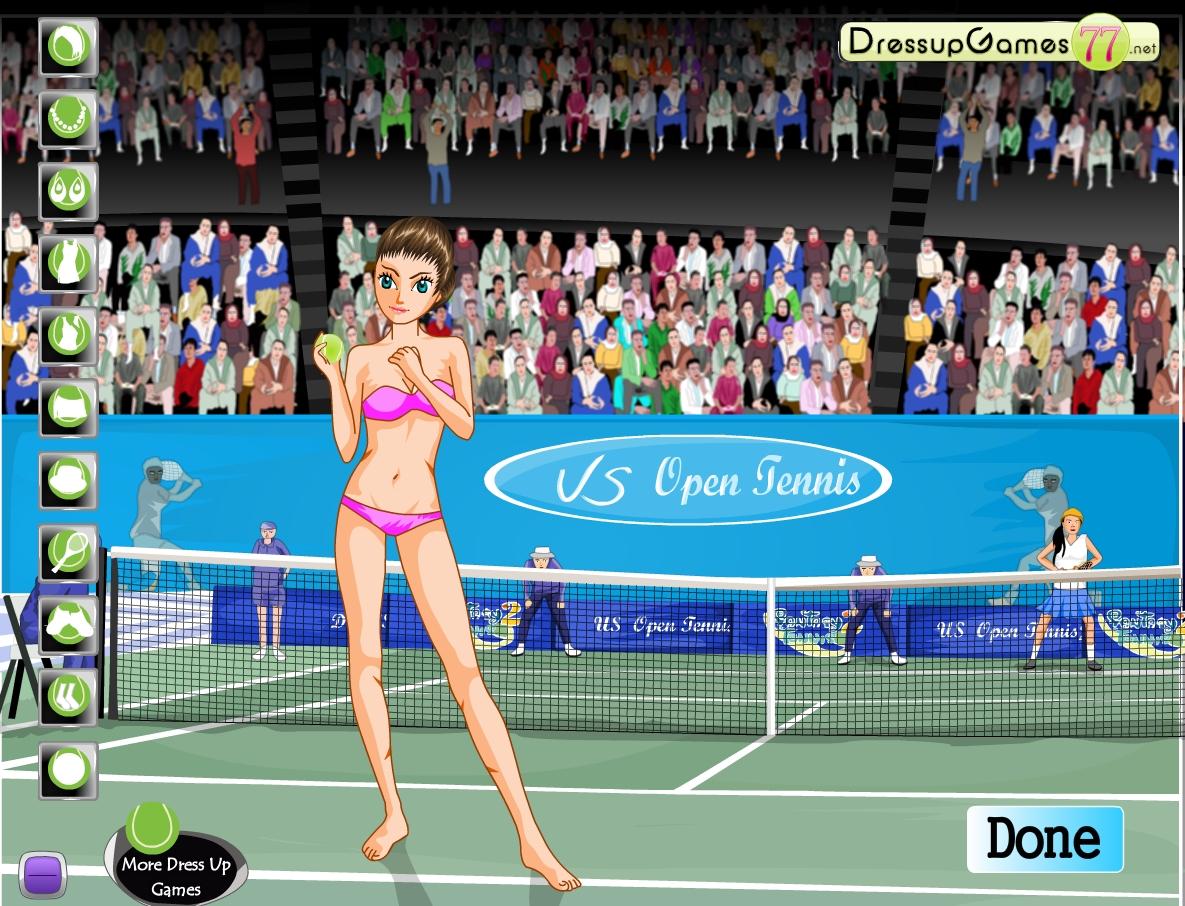The image size is (1185, 906).
Task: Select the wristbands category icon
Action: [x=68, y=625]
